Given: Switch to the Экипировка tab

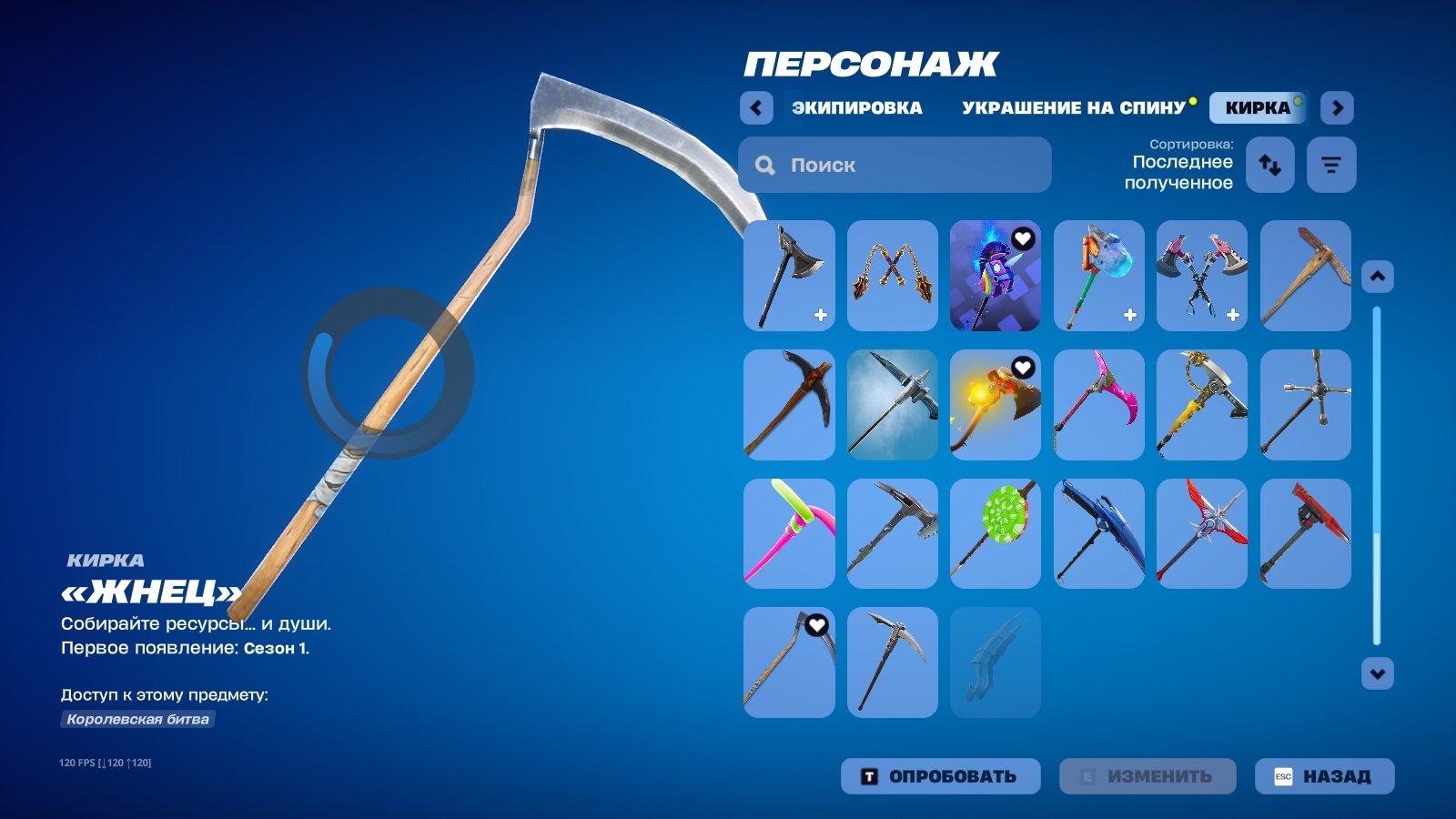Looking at the screenshot, I should pyautogui.click(x=857, y=107).
